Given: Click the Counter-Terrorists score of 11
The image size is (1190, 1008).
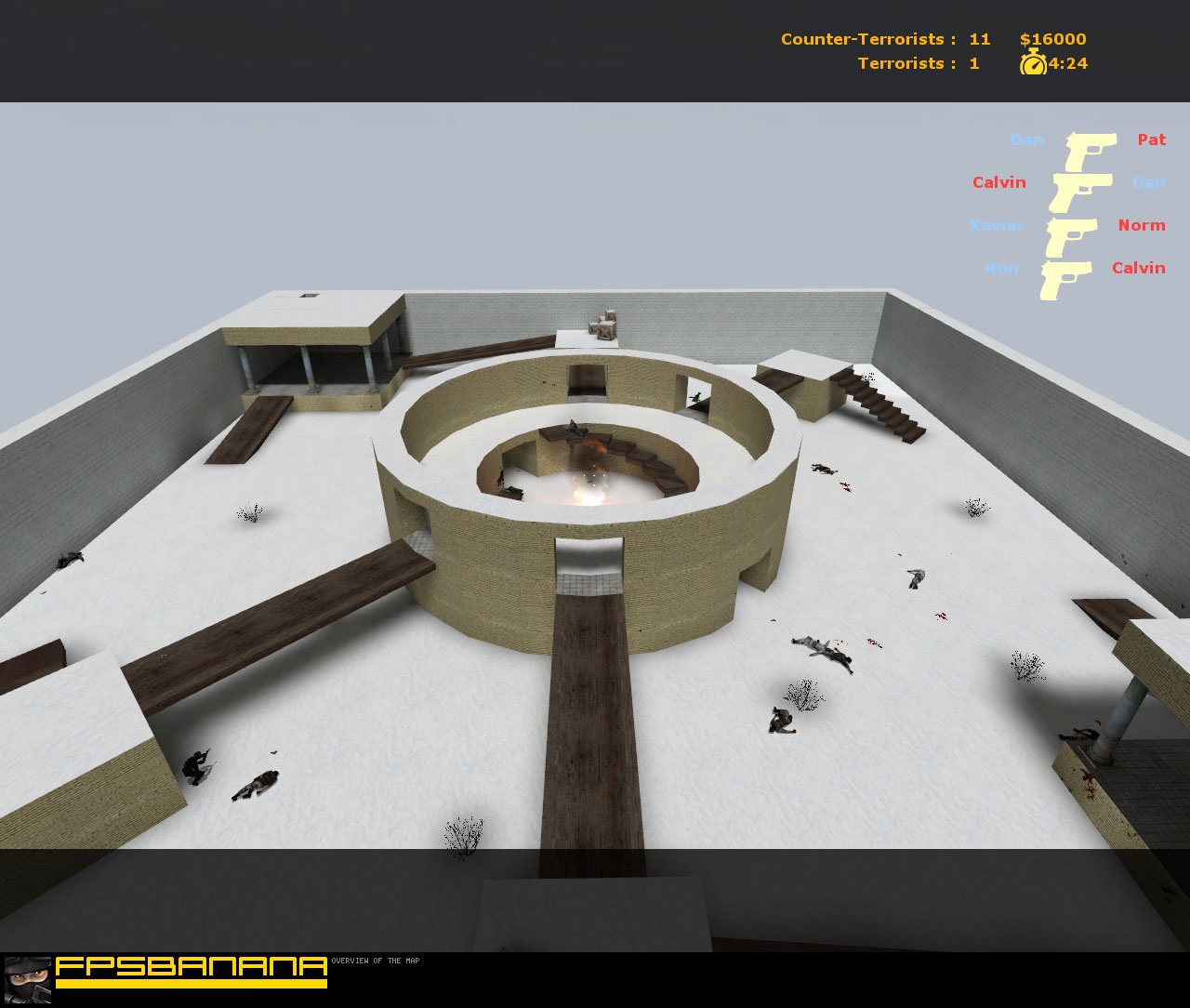Looking at the screenshot, I should [x=978, y=39].
